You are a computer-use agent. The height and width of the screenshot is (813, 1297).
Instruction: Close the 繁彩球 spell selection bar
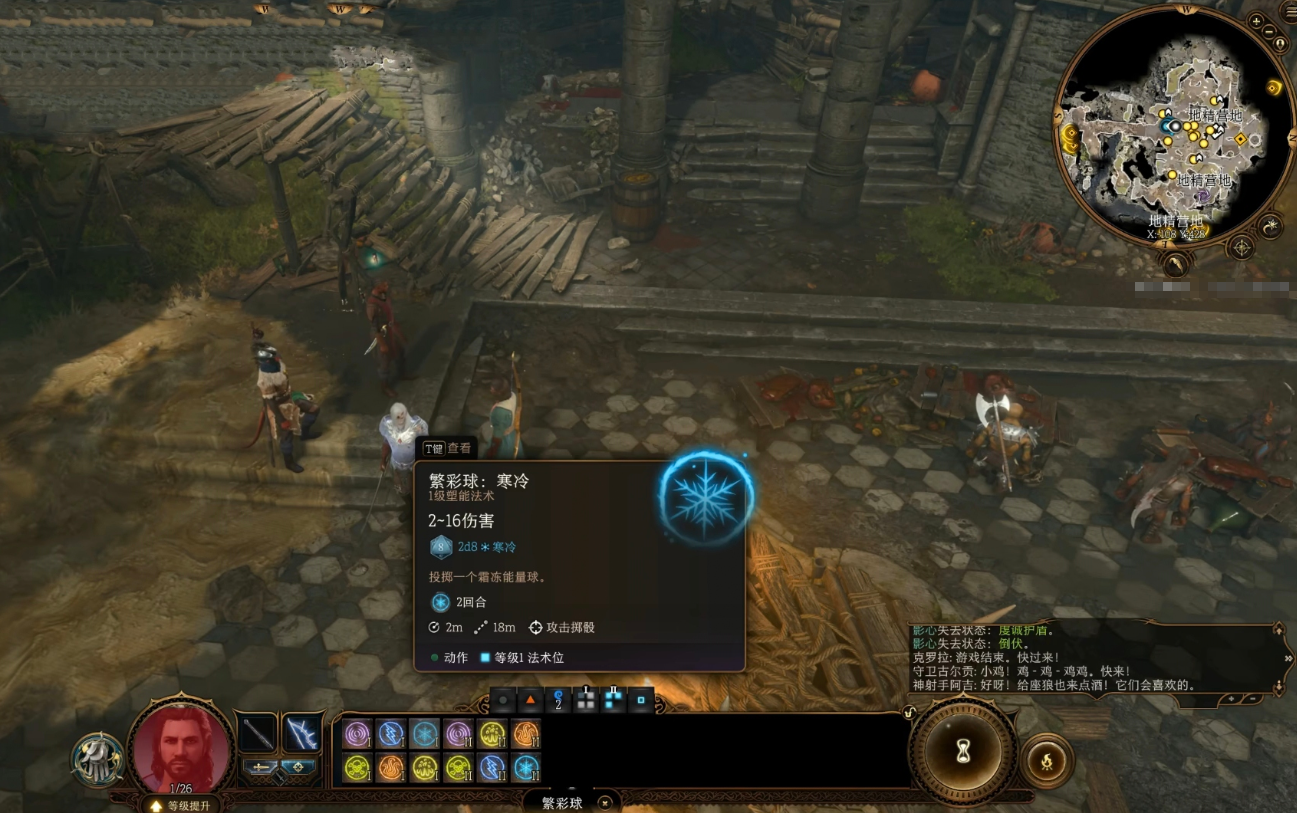pyautogui.click(x=604, y=802)
